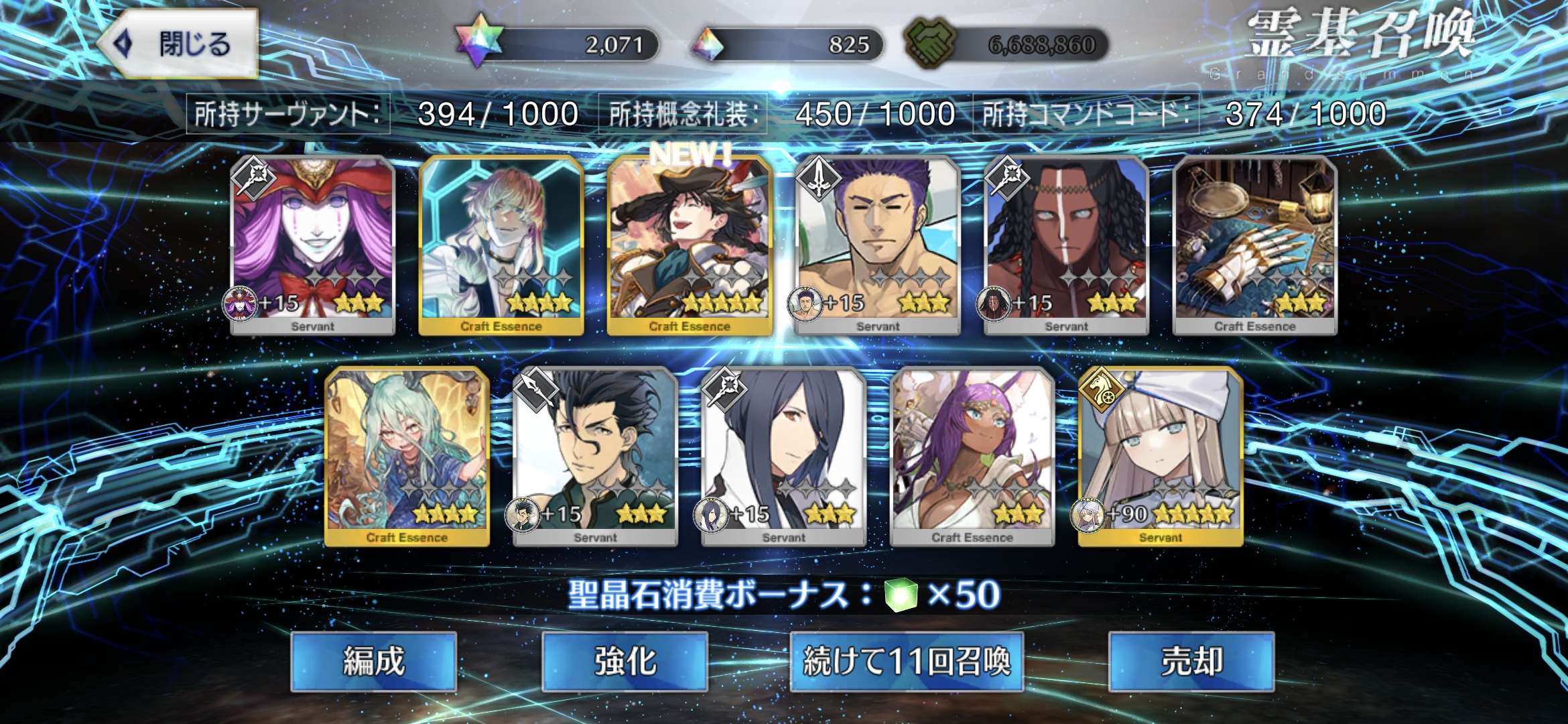The image size is (1568, 724).
Task: Select the braided dark-haired Caster Servant card
Action: (x=1066, y=245)
